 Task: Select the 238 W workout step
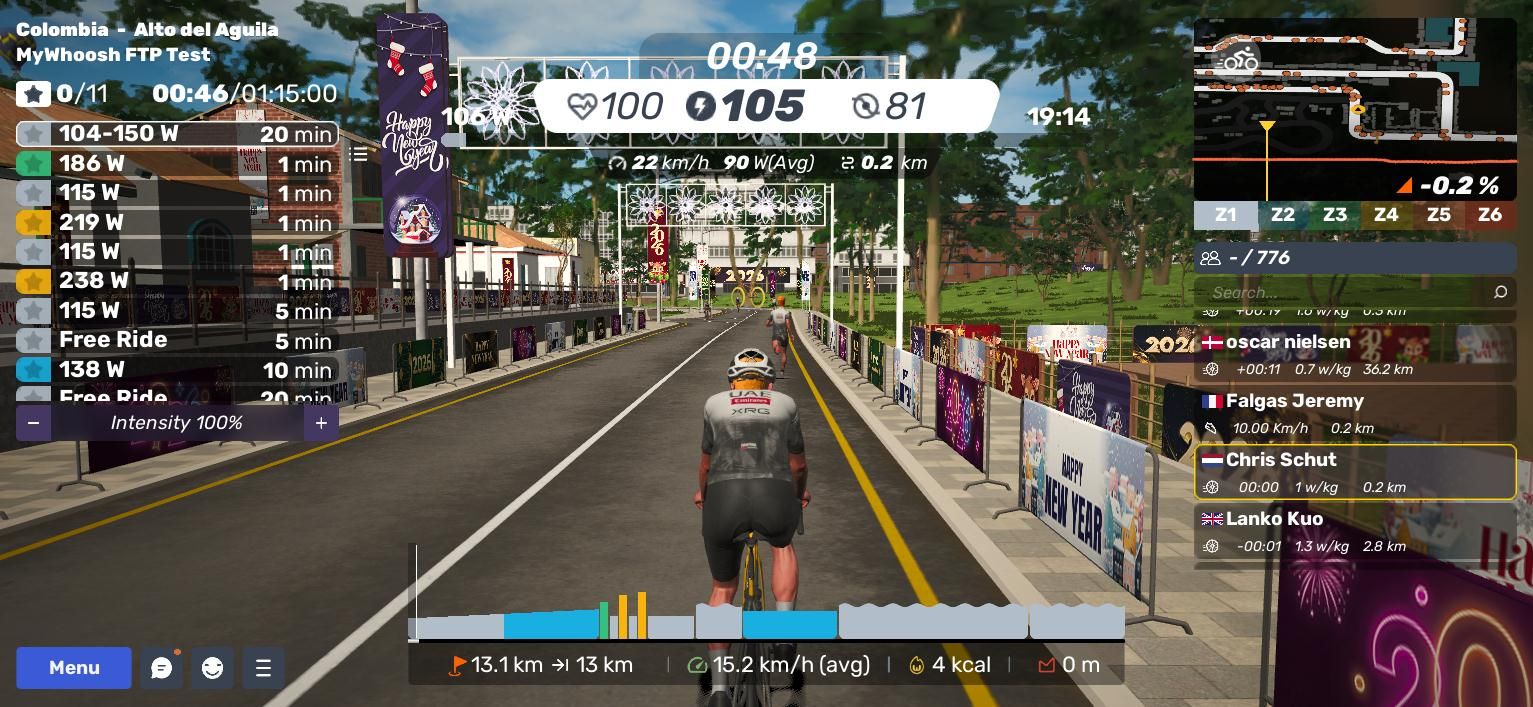coord(177,281)
